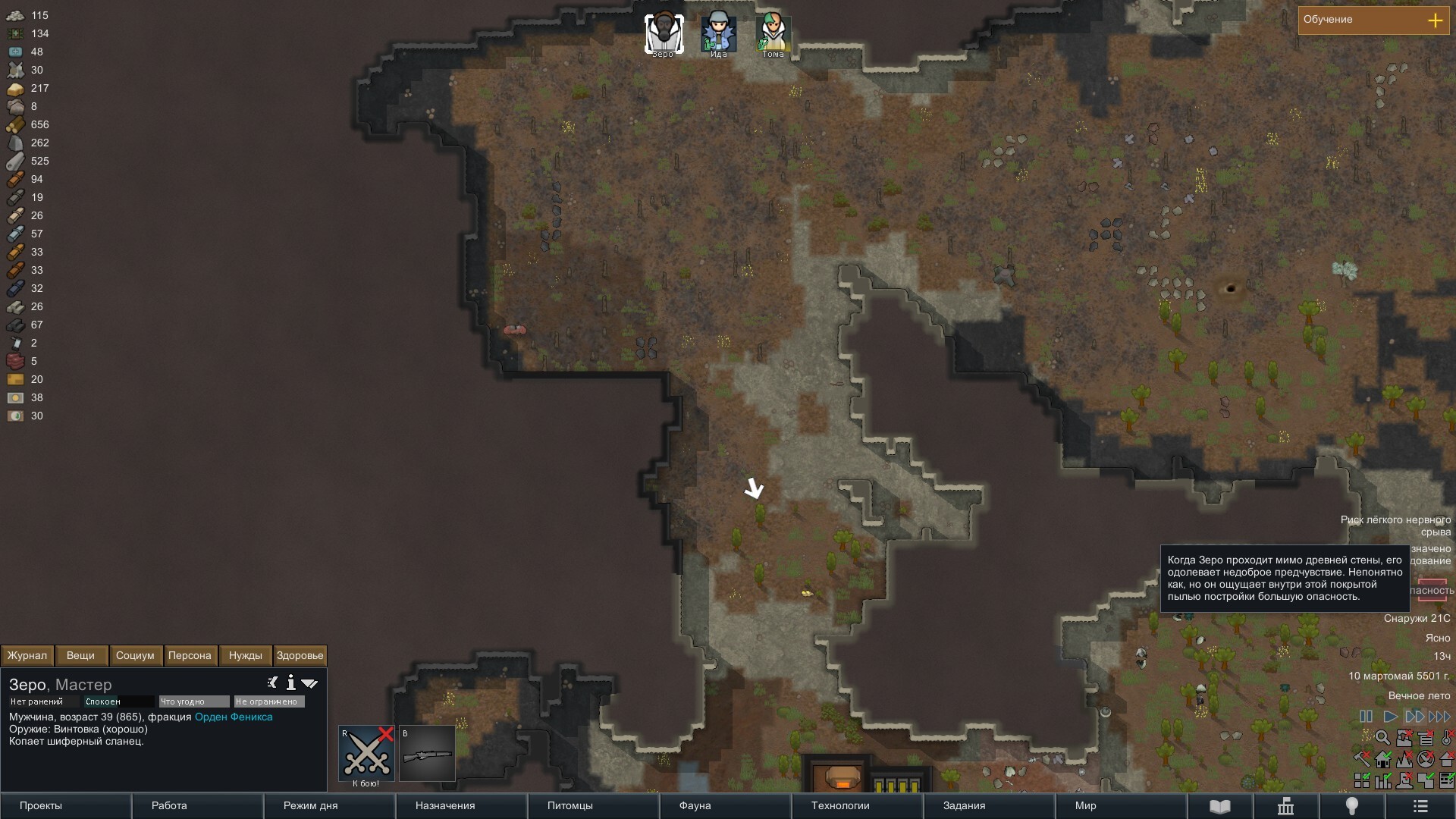
Task: Open the main options list menu
Action: pyautogui.click(x=1420, y=806)
